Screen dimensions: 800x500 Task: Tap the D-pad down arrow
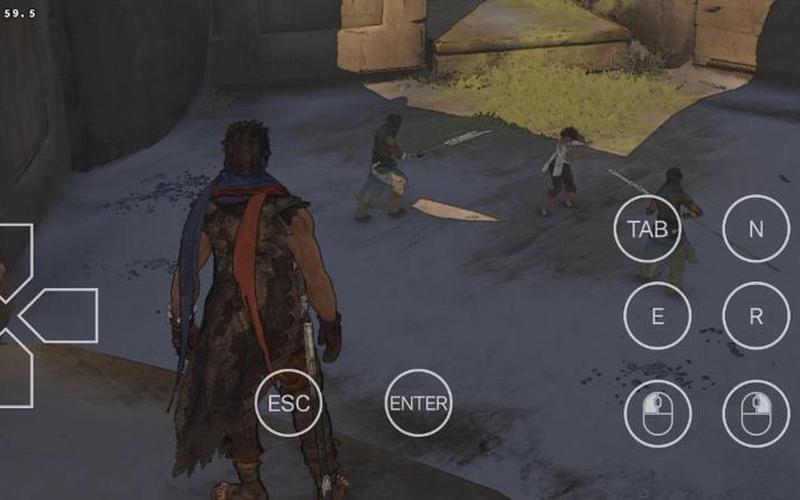(14, 375)
